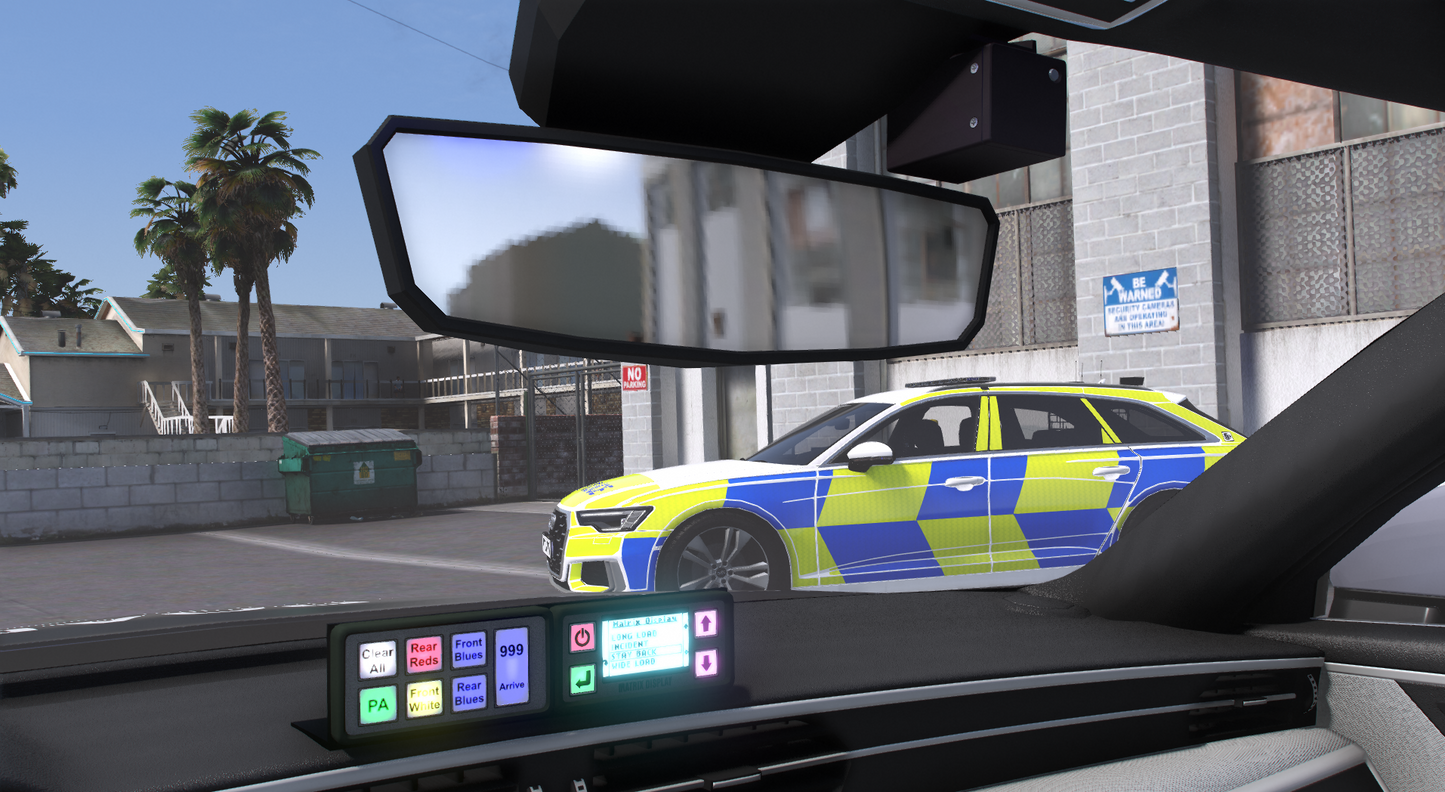Click the pink up arrow icon
The width and height of the screenshot is (1445, 792).
706,624
